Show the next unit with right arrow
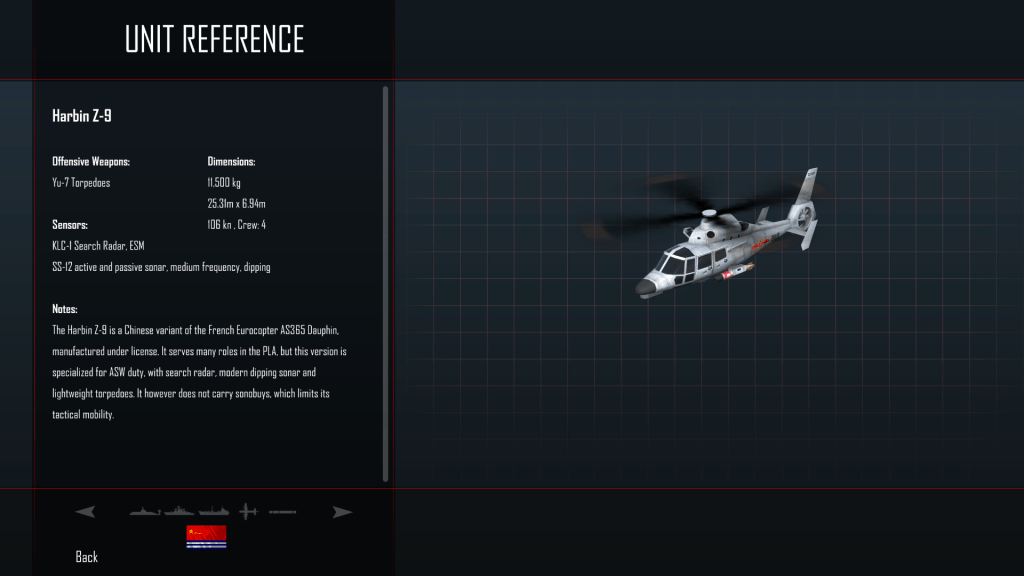Screen dimensions: 1024x576 click(343, 512)
